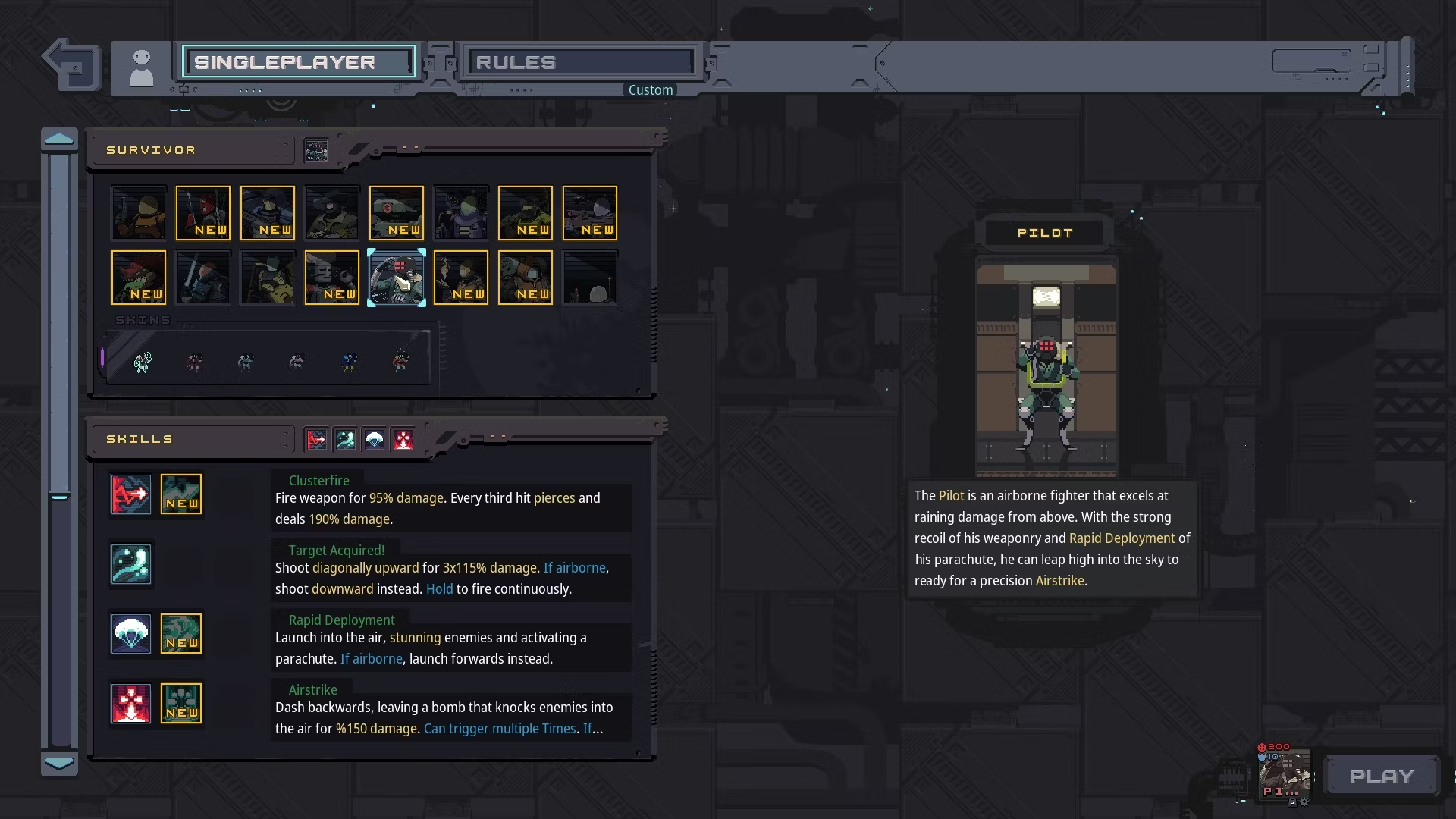Select the white default Pilot skin
Image resolution: width=1456 pixels, height=819 pixels.
pyautogui.click(x=143, y=362)
